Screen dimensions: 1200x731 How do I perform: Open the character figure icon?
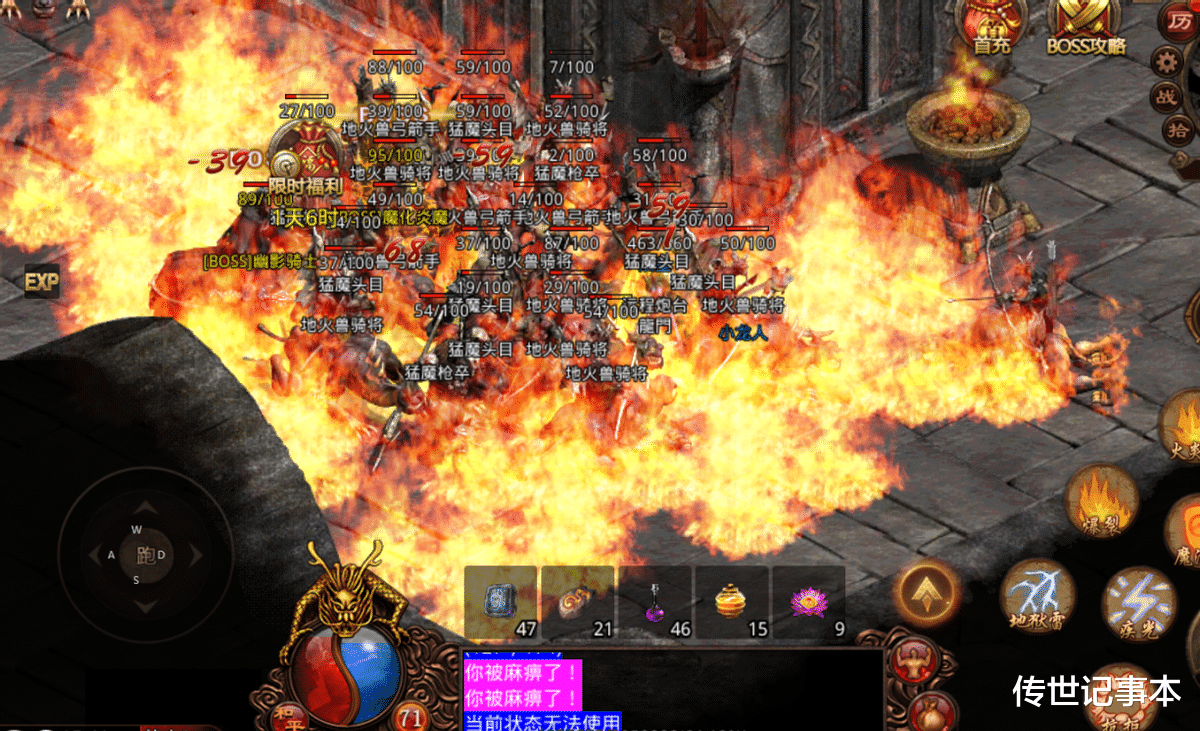coord(910,660)
